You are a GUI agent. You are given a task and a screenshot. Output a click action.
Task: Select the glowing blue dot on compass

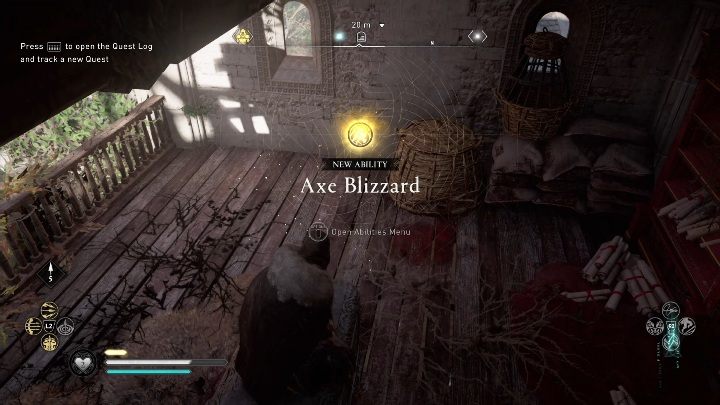click(338, 37)
